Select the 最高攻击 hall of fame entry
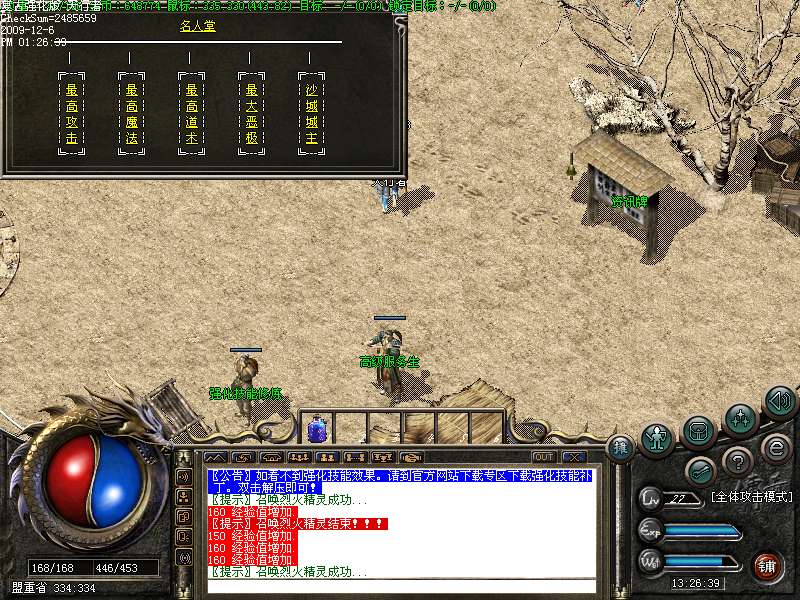The height and width of the screenshot is (600, 800). pos(71,115)
